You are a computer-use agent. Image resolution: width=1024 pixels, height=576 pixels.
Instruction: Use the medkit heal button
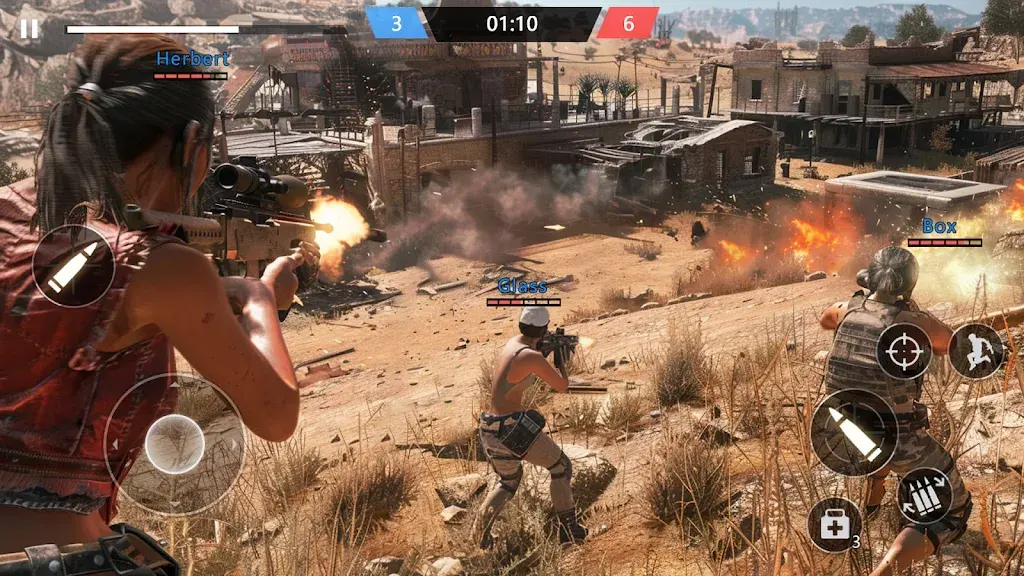[834, 525]
